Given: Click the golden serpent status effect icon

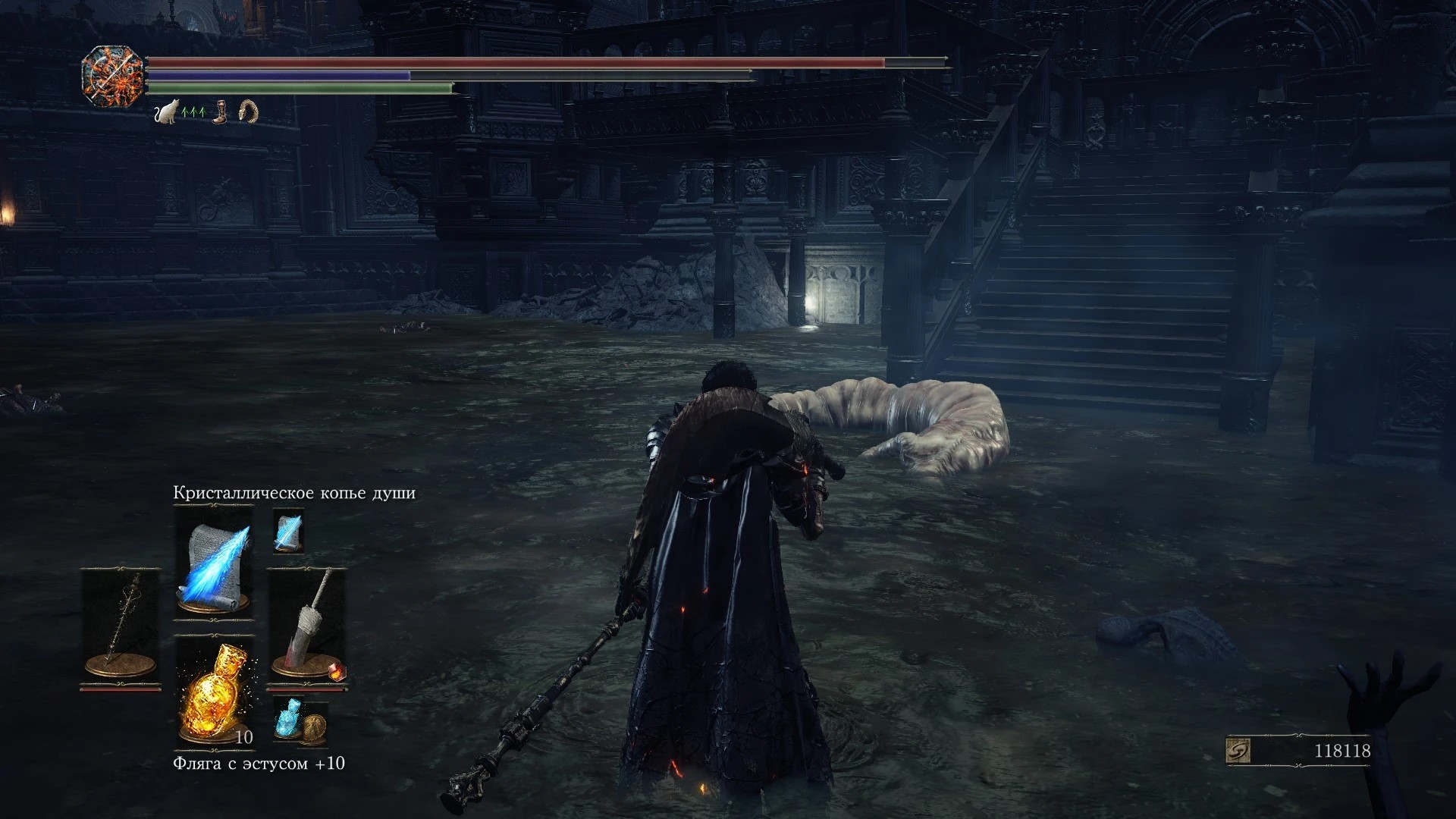Looking at the screenshot, I should tap(248, 112).
